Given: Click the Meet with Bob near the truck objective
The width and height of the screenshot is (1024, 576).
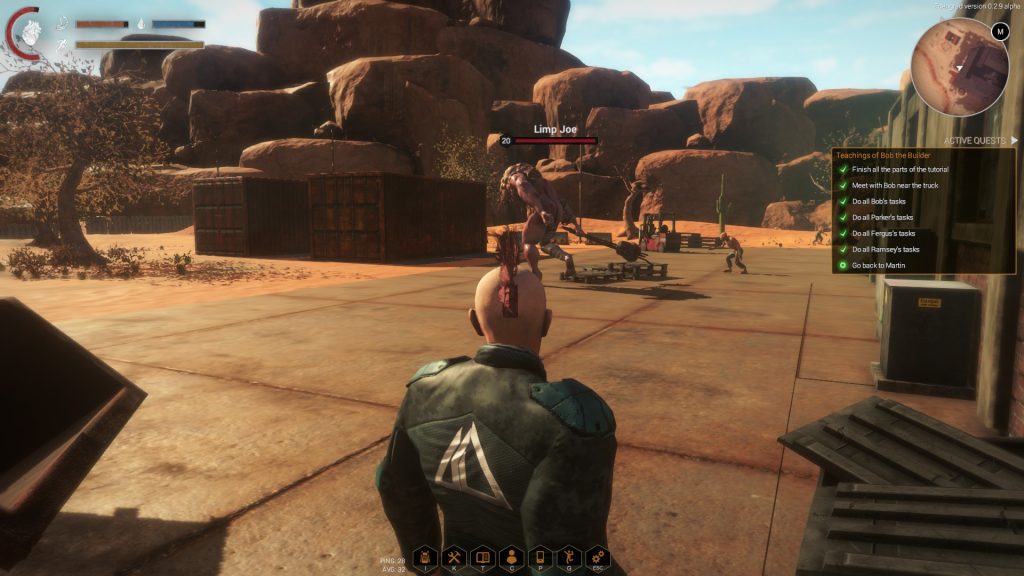Looking at the screenshot, I should pyautogui.click(x=900, y=185).
